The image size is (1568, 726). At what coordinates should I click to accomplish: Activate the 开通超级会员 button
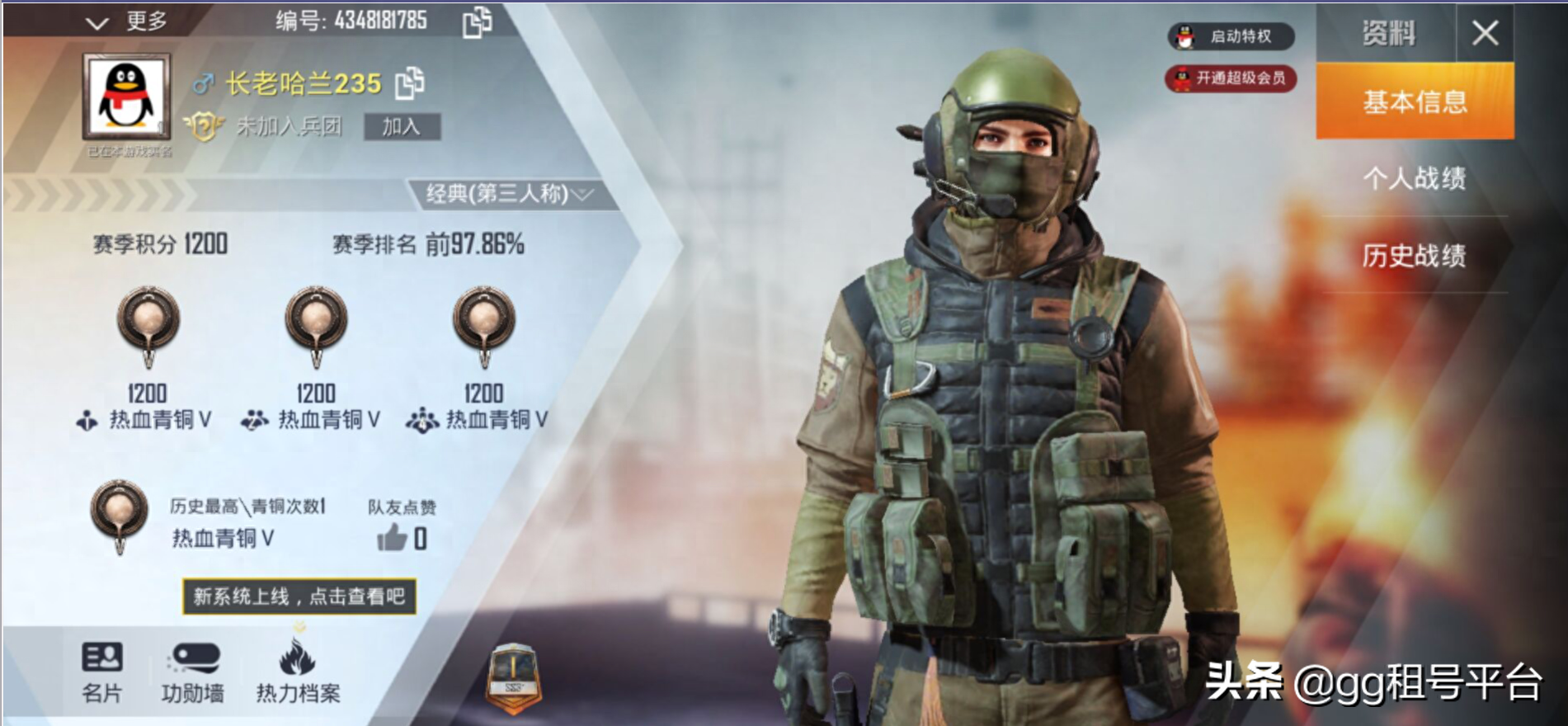pos(1231,78)
